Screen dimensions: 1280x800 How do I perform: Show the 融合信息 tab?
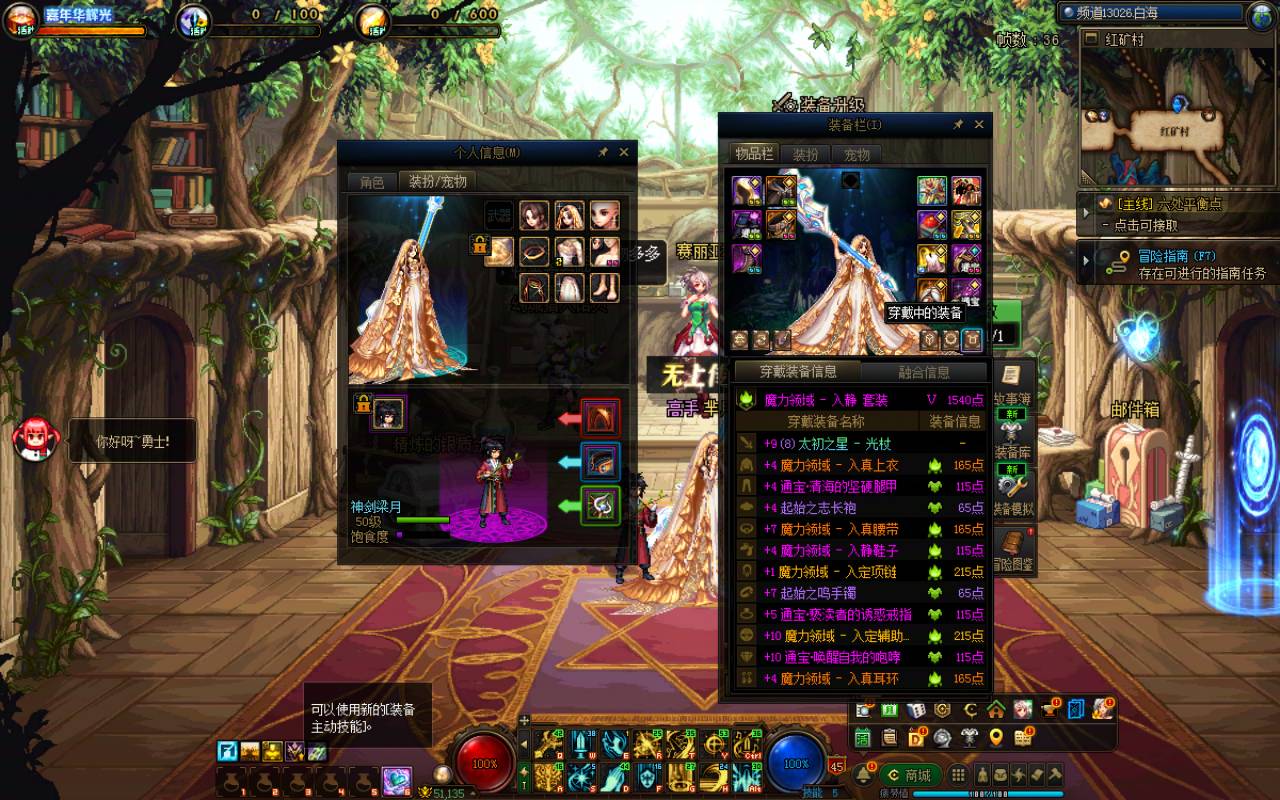(x=923, y=372)
